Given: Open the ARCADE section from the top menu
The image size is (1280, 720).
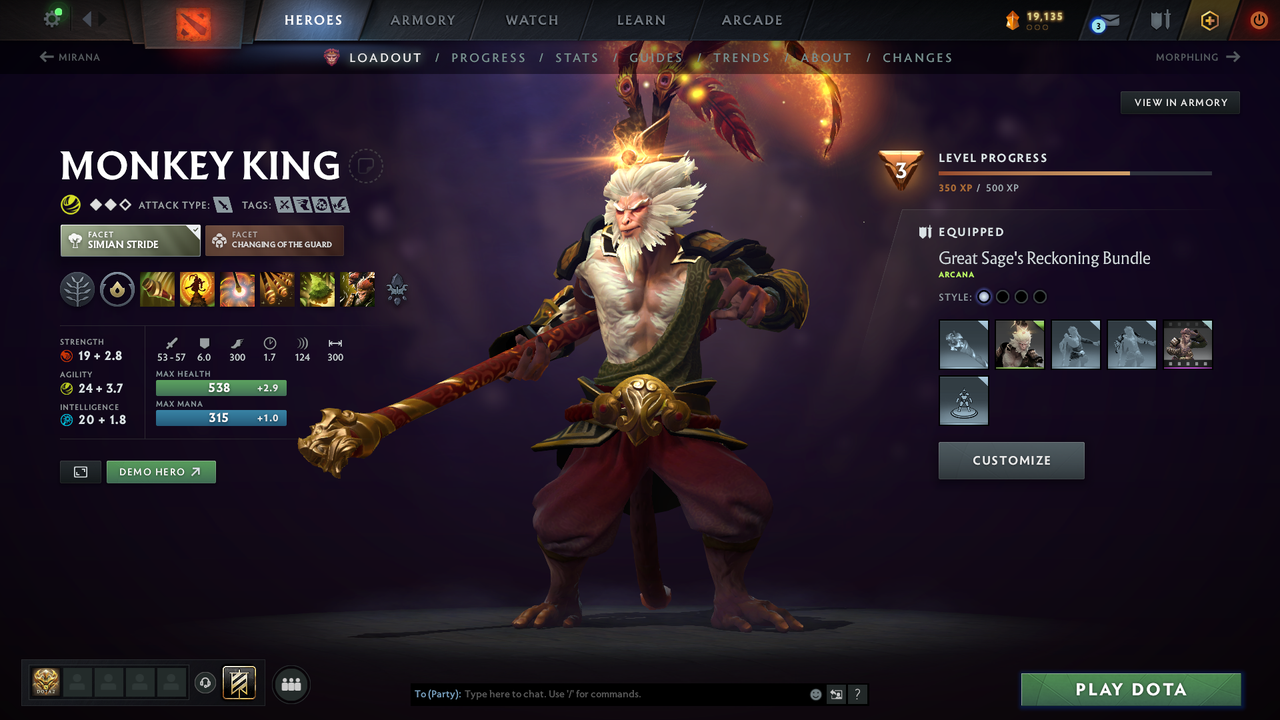Looking at the screenshot, I should coord(751,20).
